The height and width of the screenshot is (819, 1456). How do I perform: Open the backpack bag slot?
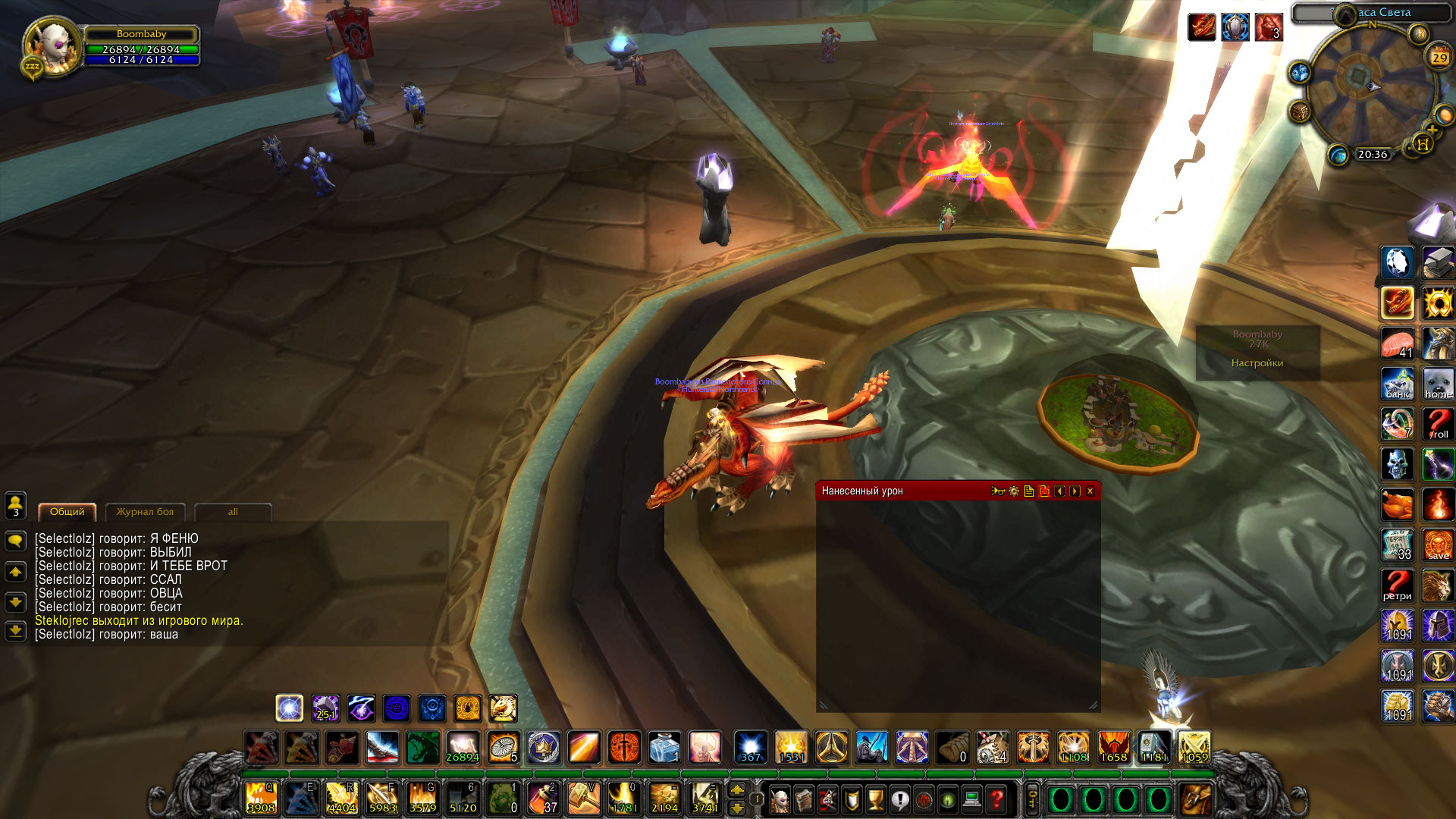1196,799
